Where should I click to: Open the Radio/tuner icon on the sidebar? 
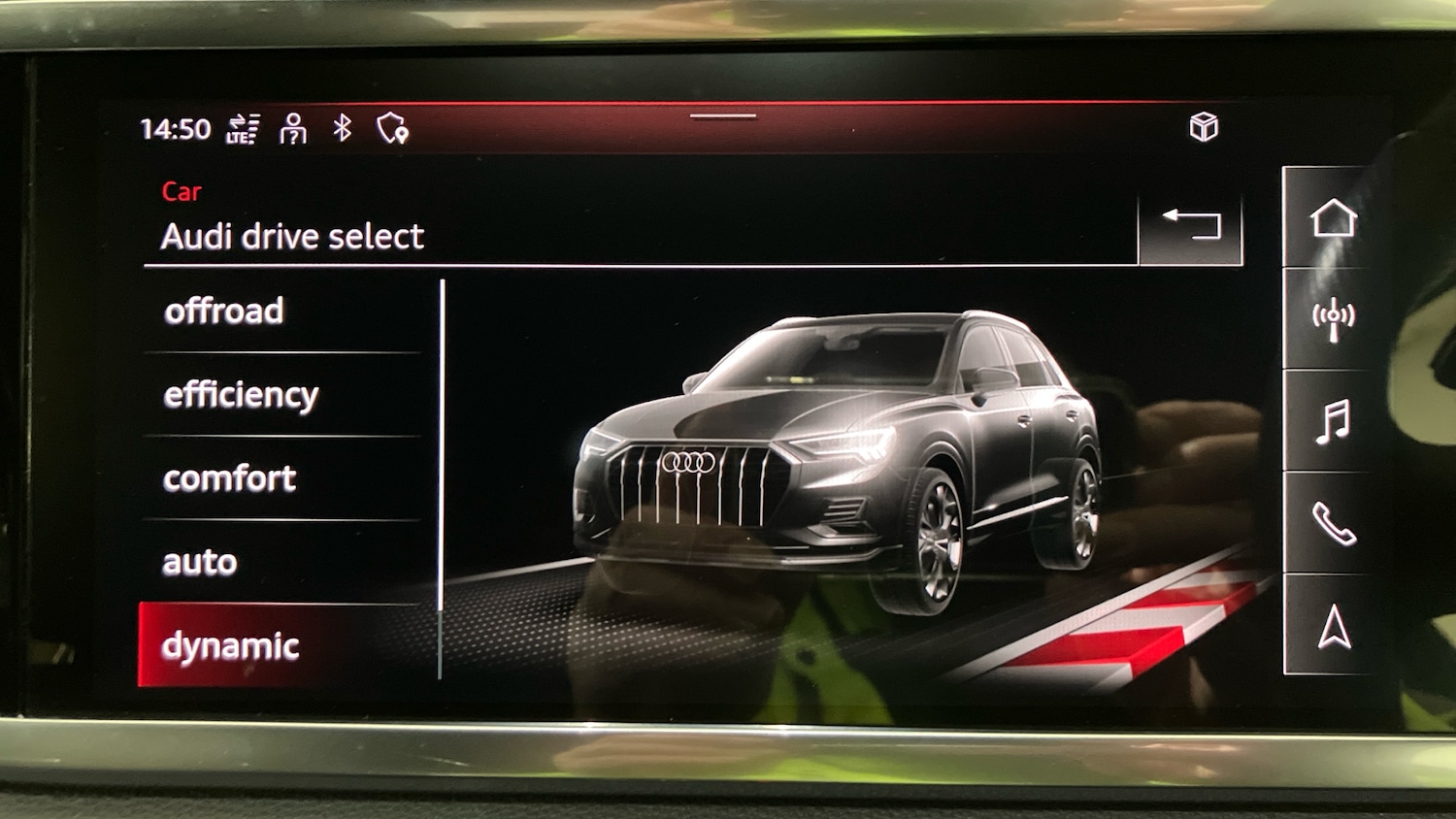pos(1334,315)
